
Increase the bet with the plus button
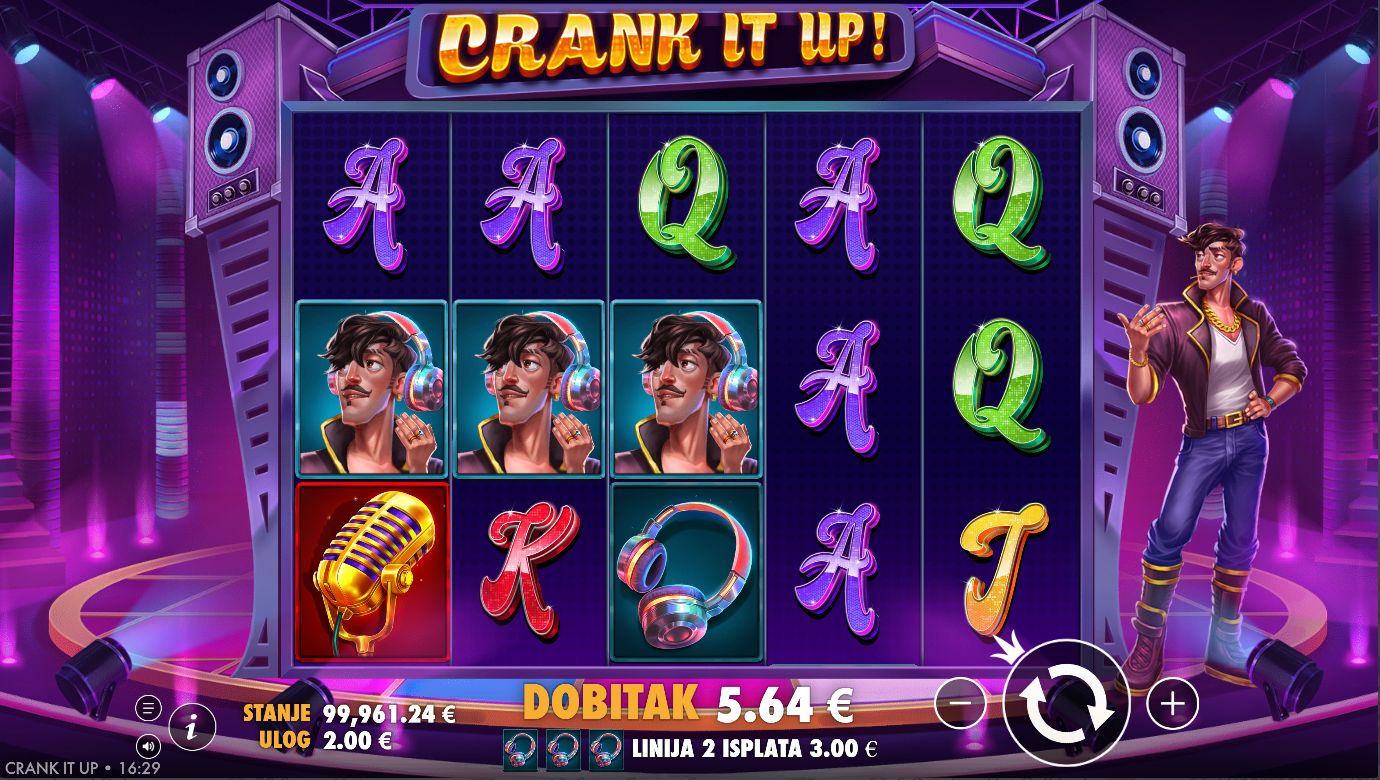click(1172, 704)
